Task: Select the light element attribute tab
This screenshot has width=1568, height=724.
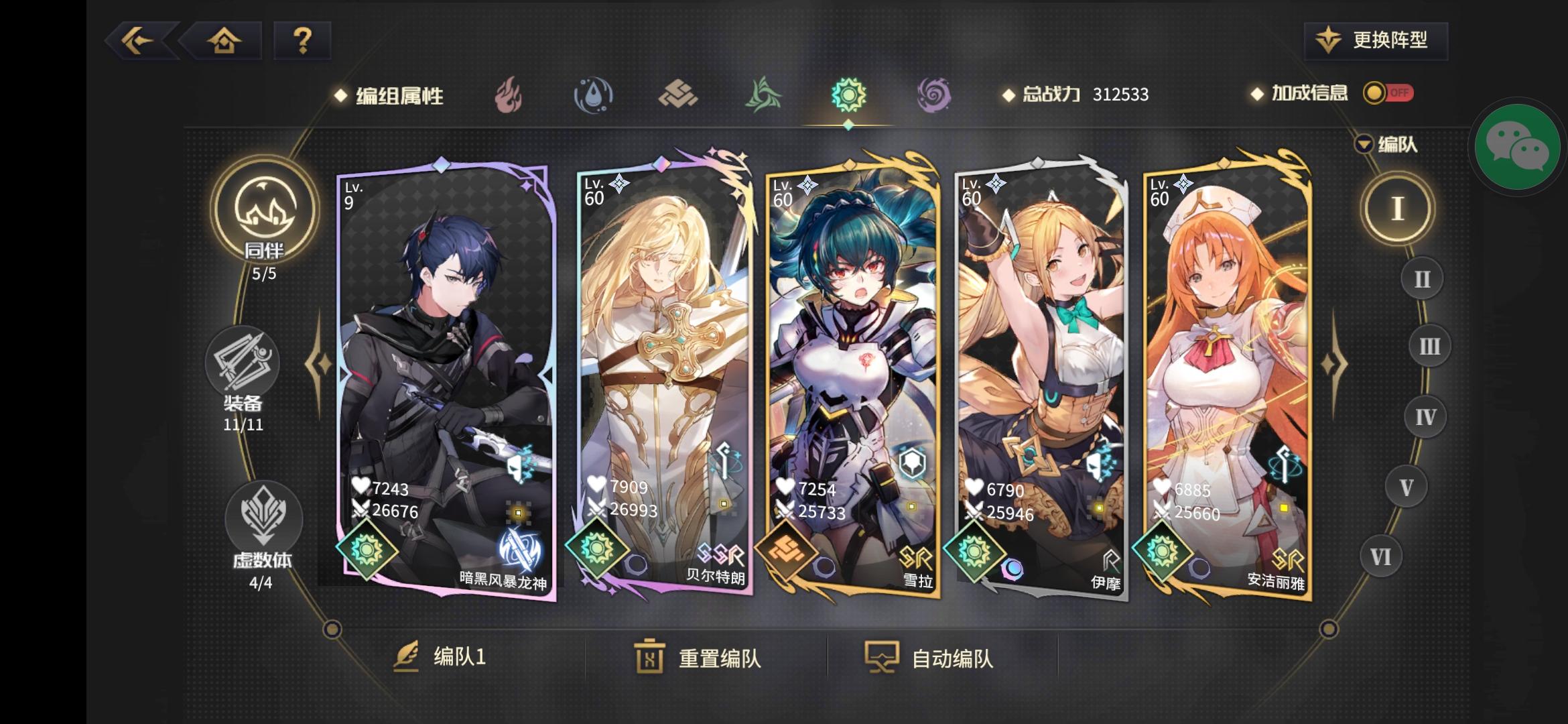Action: [x=849, y=95]
